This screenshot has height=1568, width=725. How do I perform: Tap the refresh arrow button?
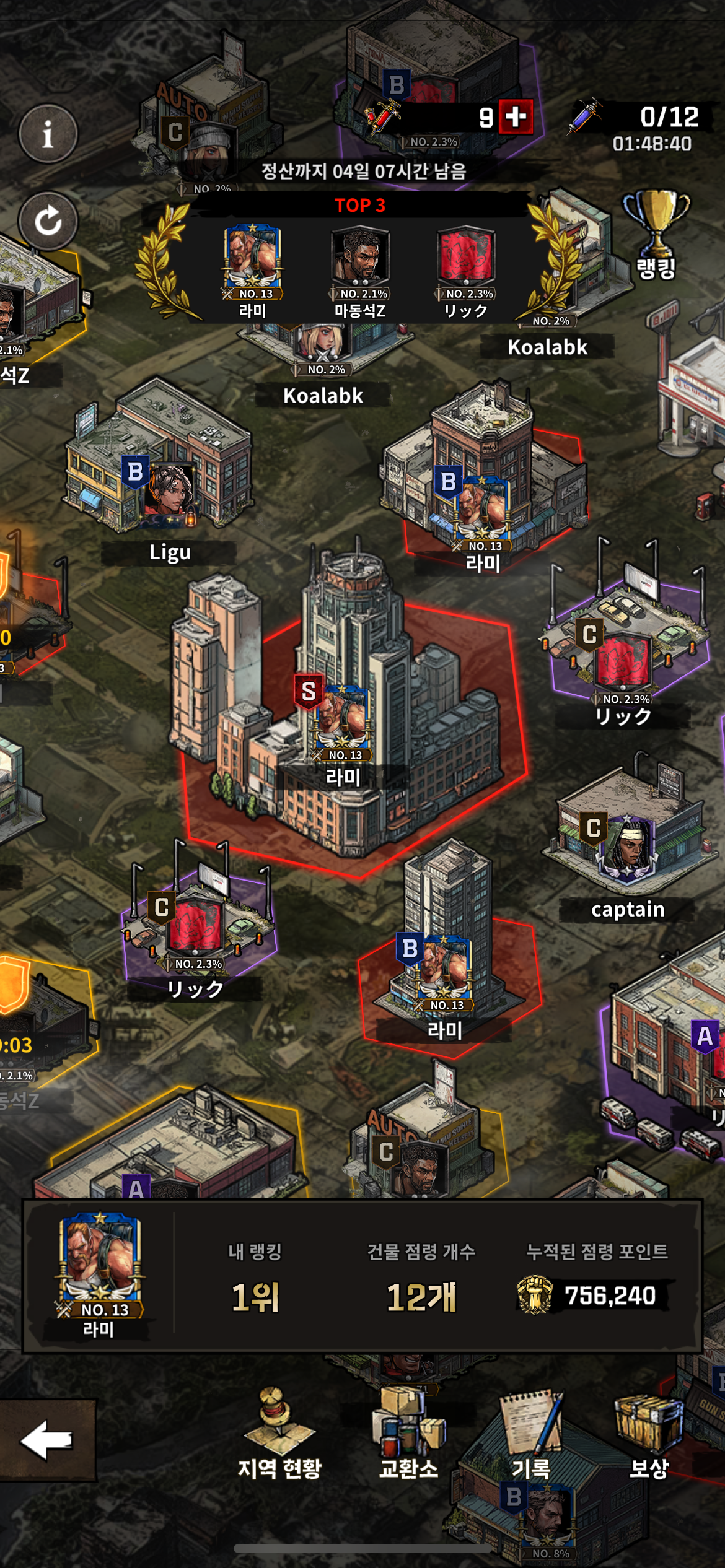(x=48, y=220)
